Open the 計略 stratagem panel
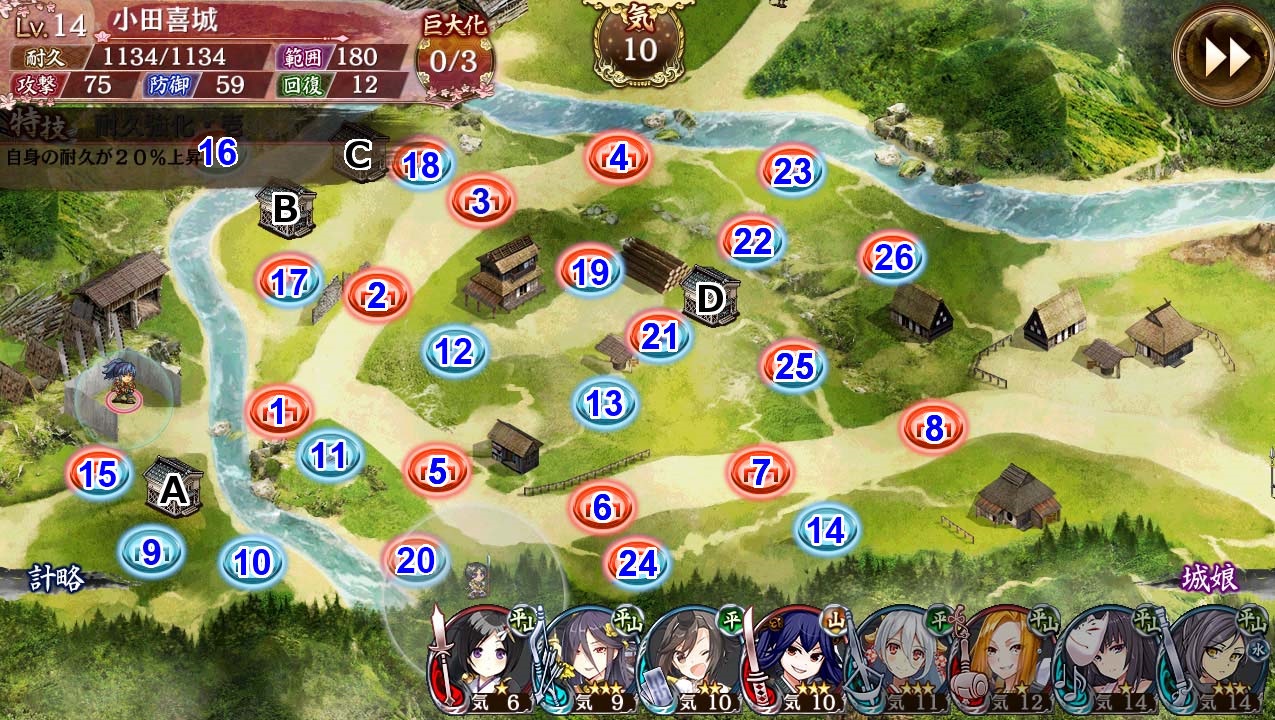Viewport: 1275px width, 720px height. (56, 579)
